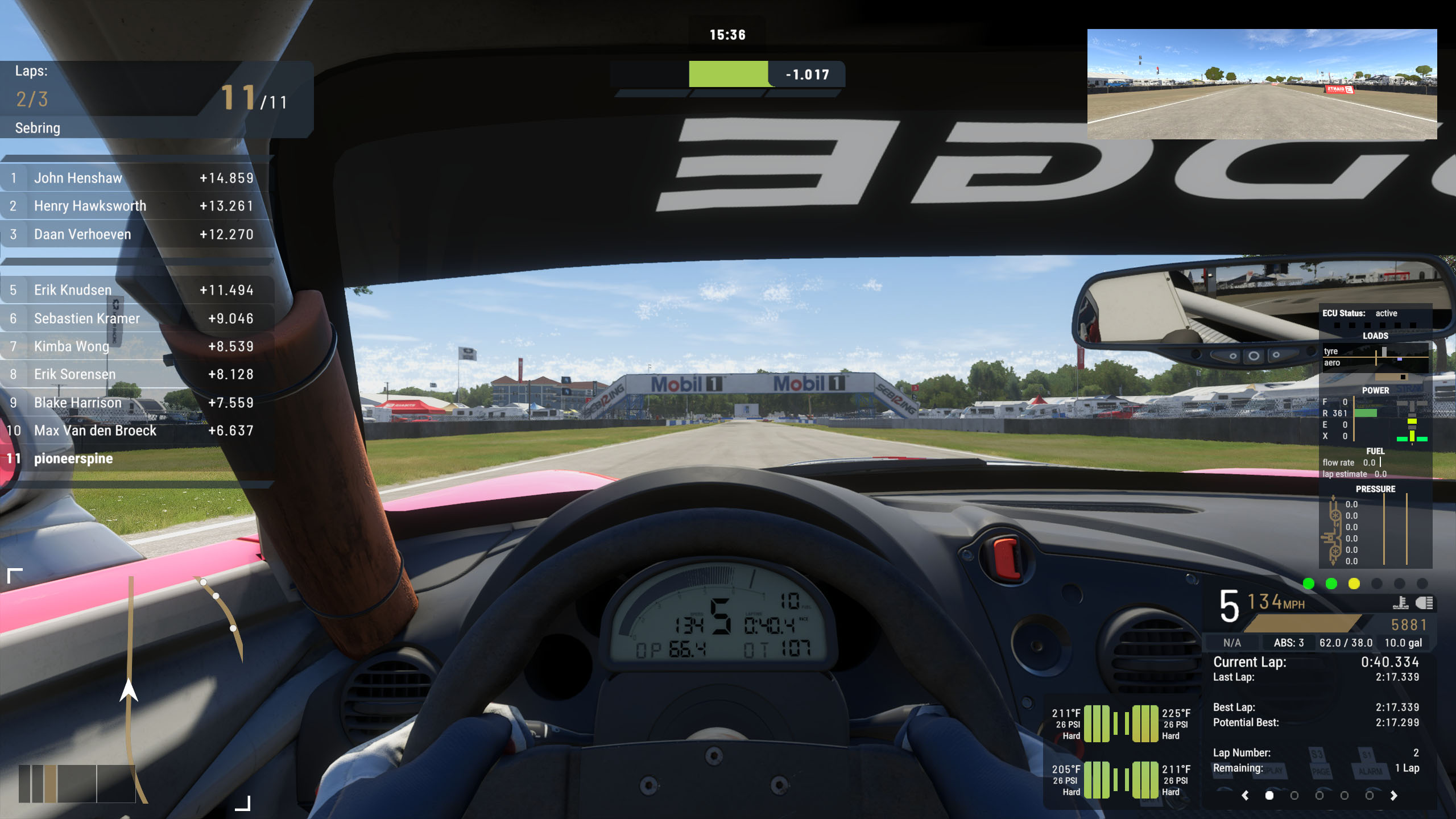The height and width of the screenshot is (819, 1456).
Task: Go to next info page arrow
Action: pyautogui.click(x=1393, y=796)
